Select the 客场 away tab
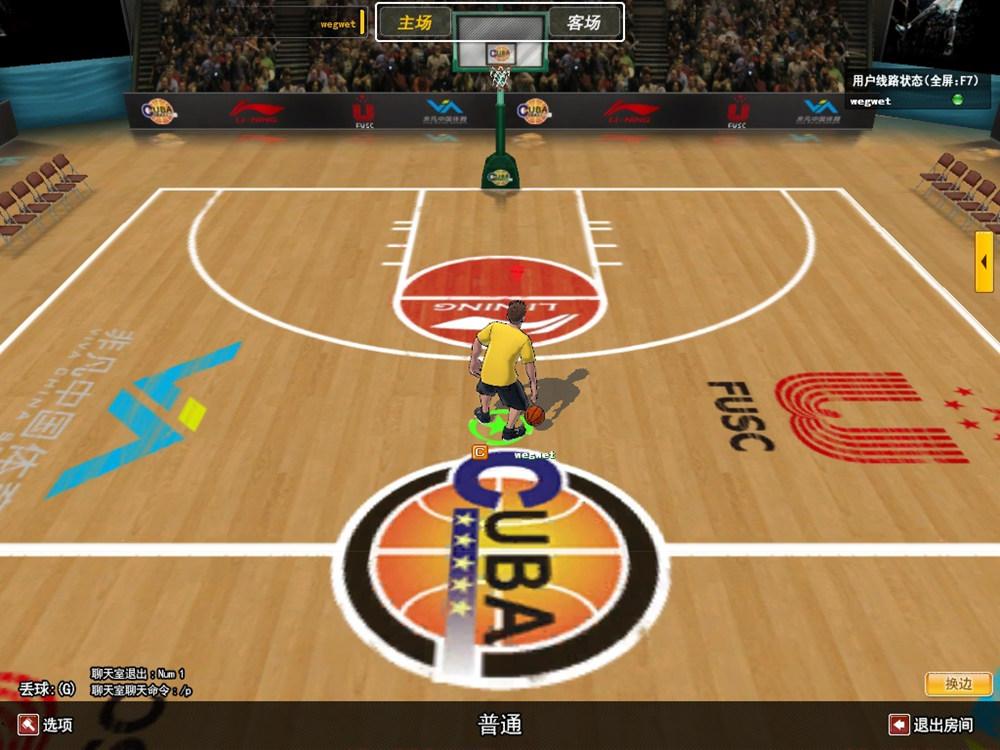The width and height of the screenshot is (1000, 750). pos(584,22)
